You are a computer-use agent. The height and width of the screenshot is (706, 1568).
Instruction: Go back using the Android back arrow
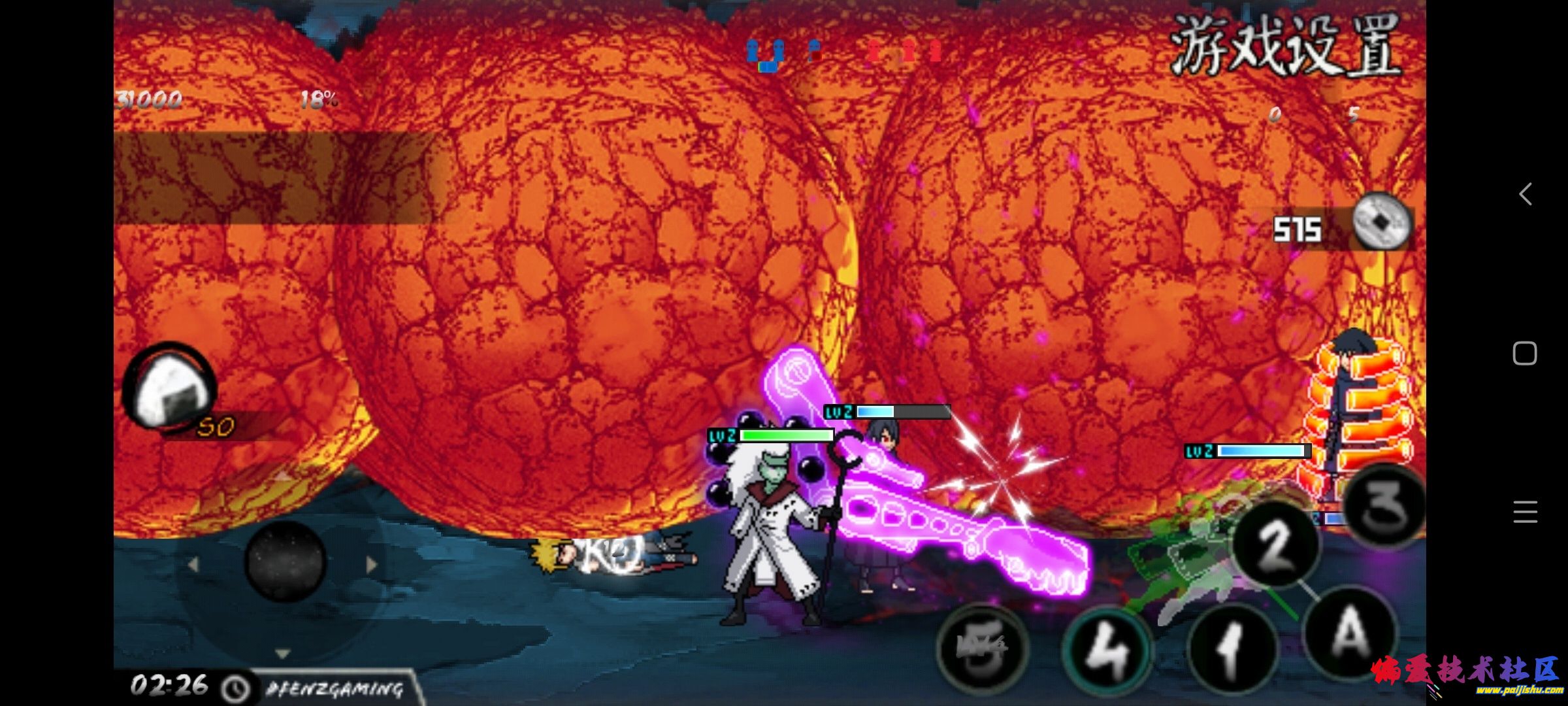click(x=1526, y=194)
